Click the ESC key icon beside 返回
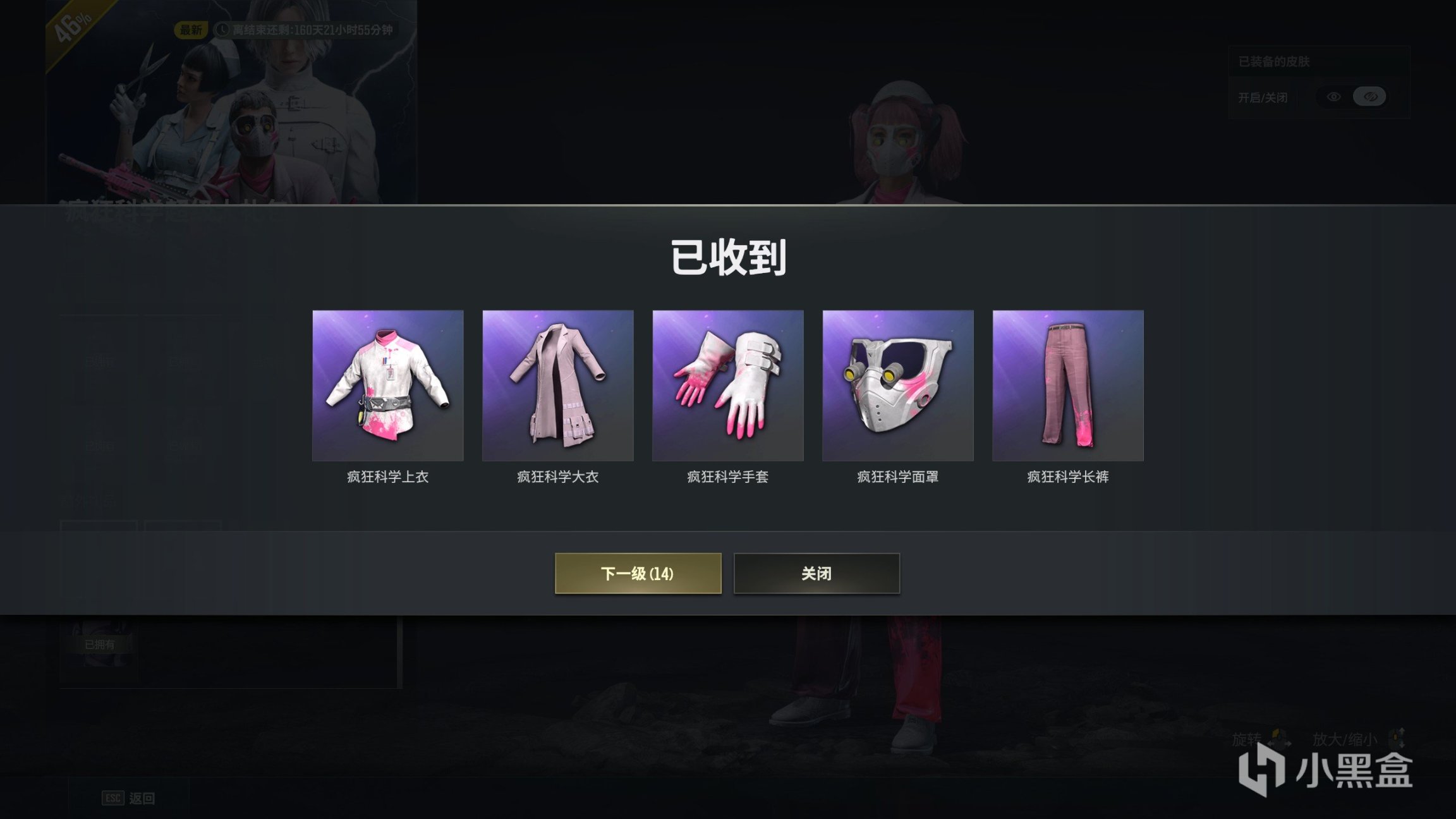This screenshot has height=819, width=1456. pyautogui.click(x=113, y=798)
